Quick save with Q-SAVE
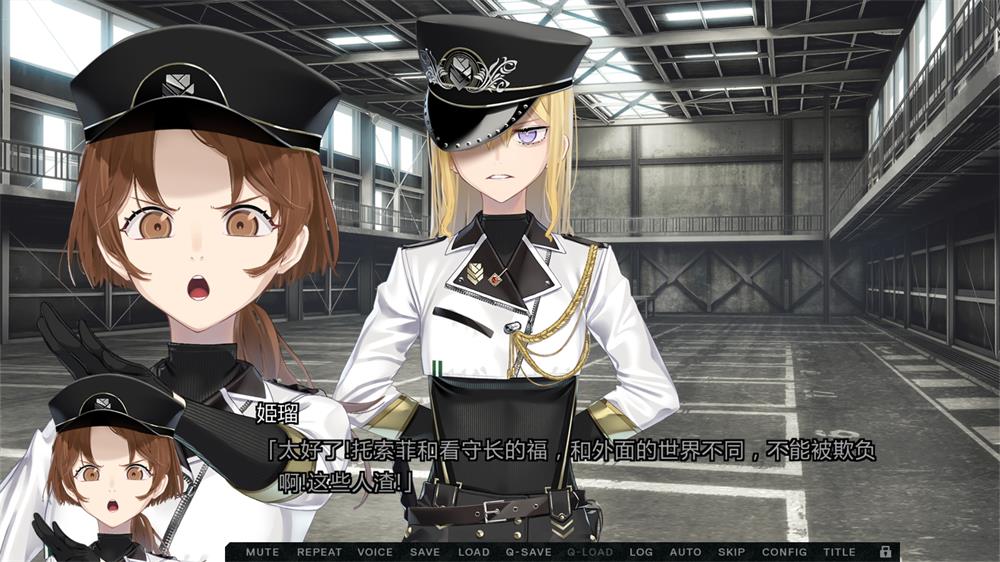The image size is (1000, 562). click(x=529, y=552)
